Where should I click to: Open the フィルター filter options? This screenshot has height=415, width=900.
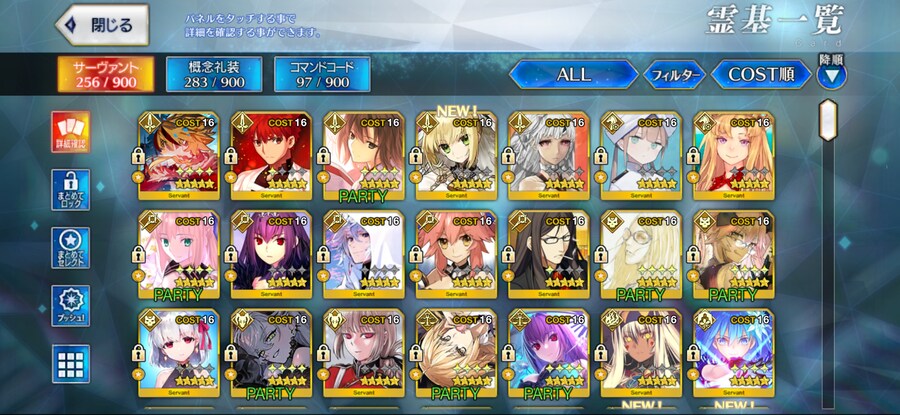[673, 74]
